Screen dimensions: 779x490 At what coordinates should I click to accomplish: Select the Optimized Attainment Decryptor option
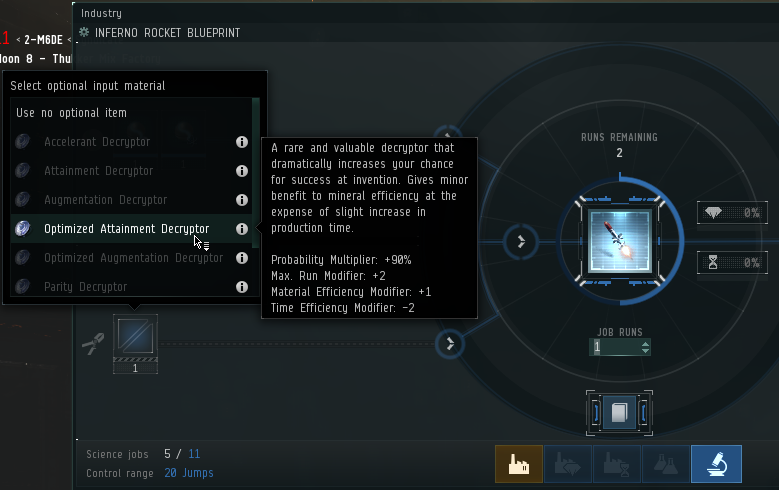(x=126, y=229)
